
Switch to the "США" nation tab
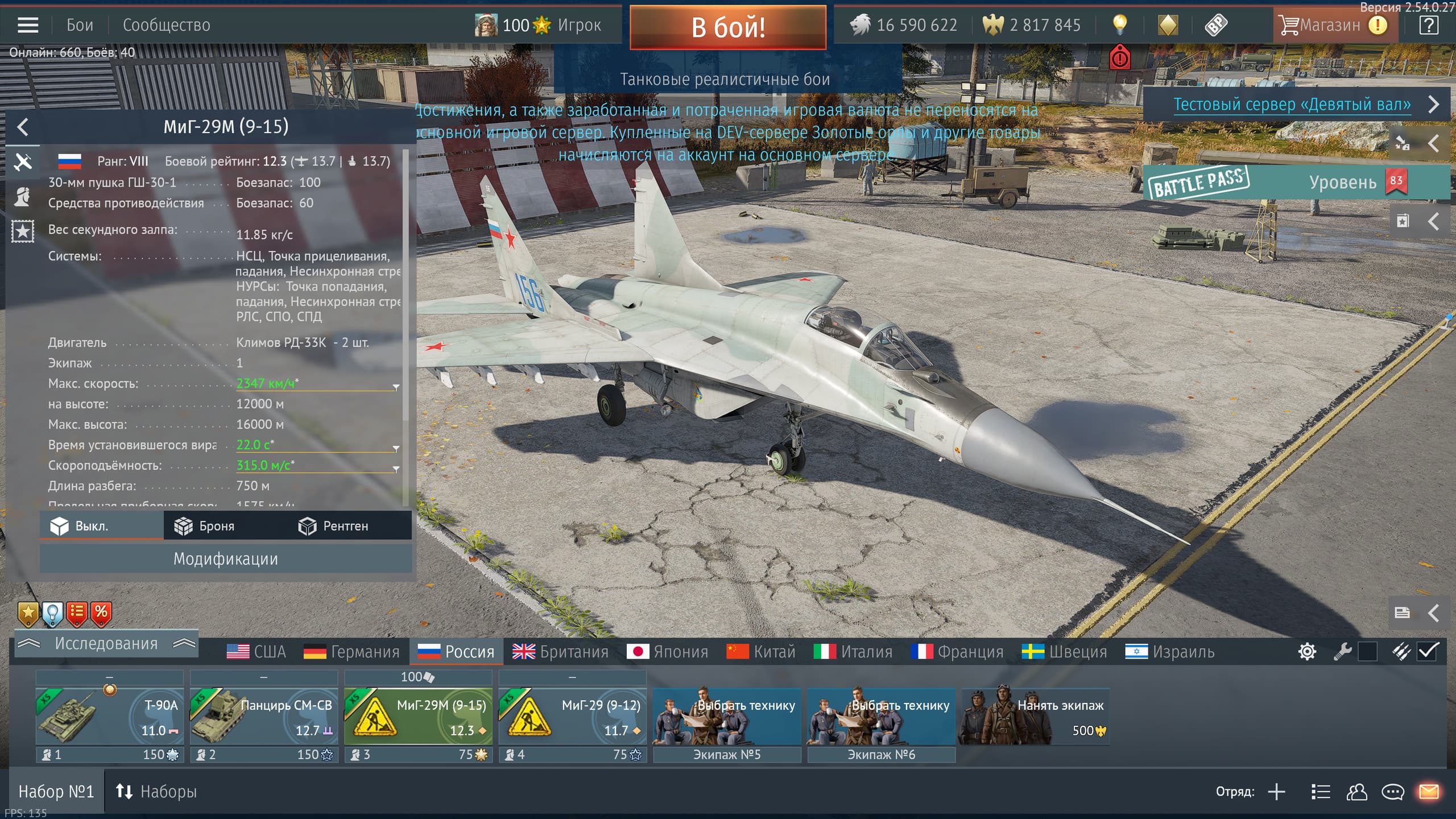[x=257, y=651]
